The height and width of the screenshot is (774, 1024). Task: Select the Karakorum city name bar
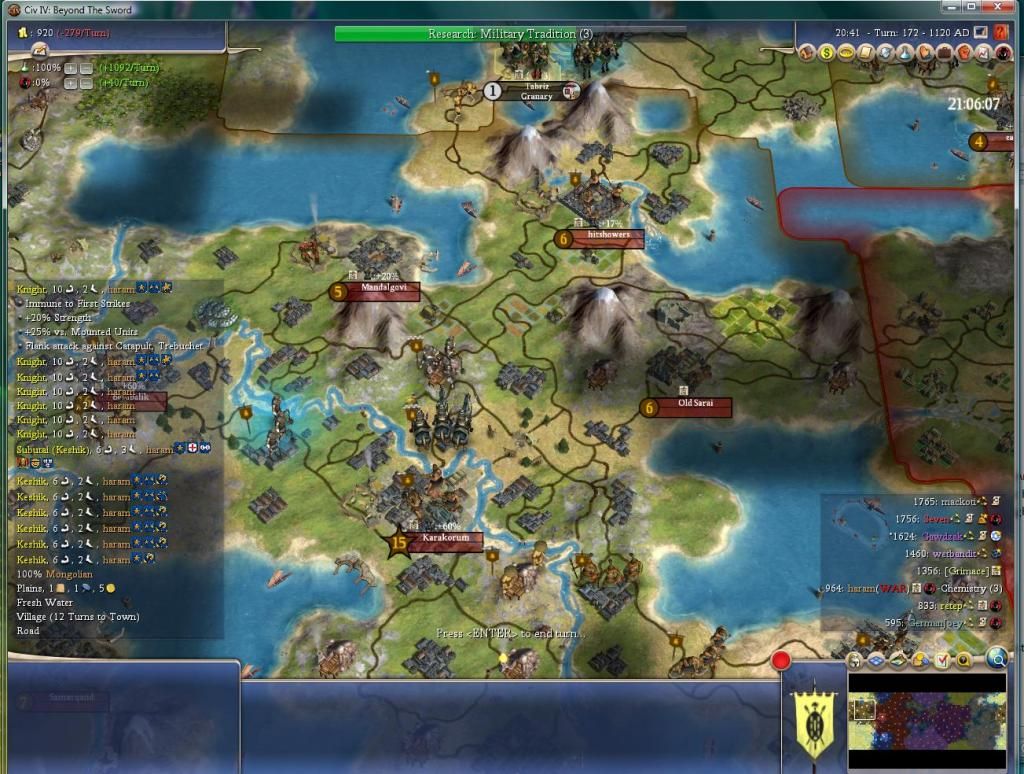pos(445,540)
